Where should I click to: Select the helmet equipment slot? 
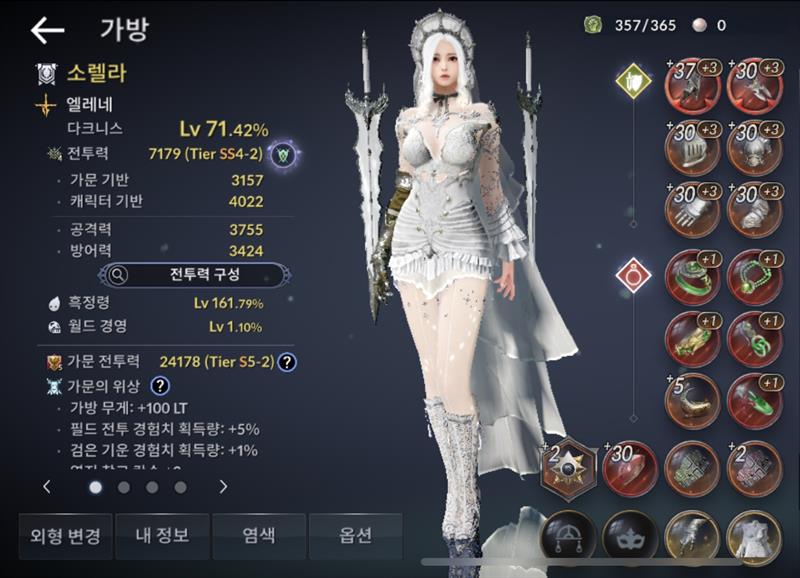coord(693,148)
